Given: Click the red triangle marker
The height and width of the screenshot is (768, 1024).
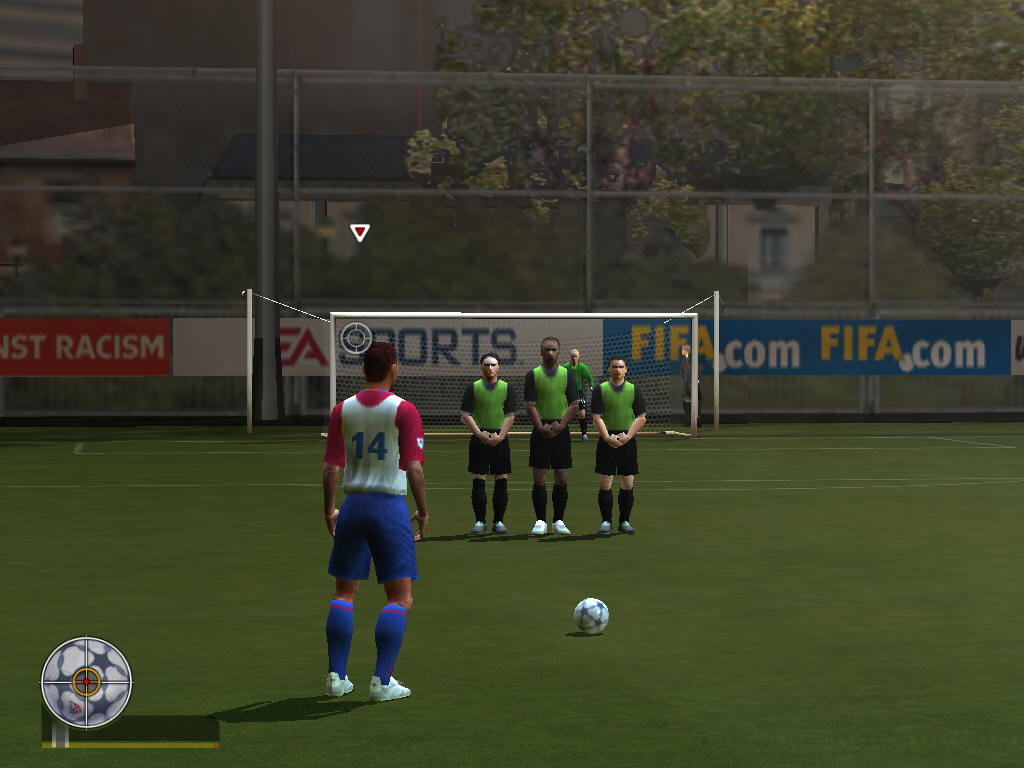Looking at the screenshot, I should coord(360,233).
